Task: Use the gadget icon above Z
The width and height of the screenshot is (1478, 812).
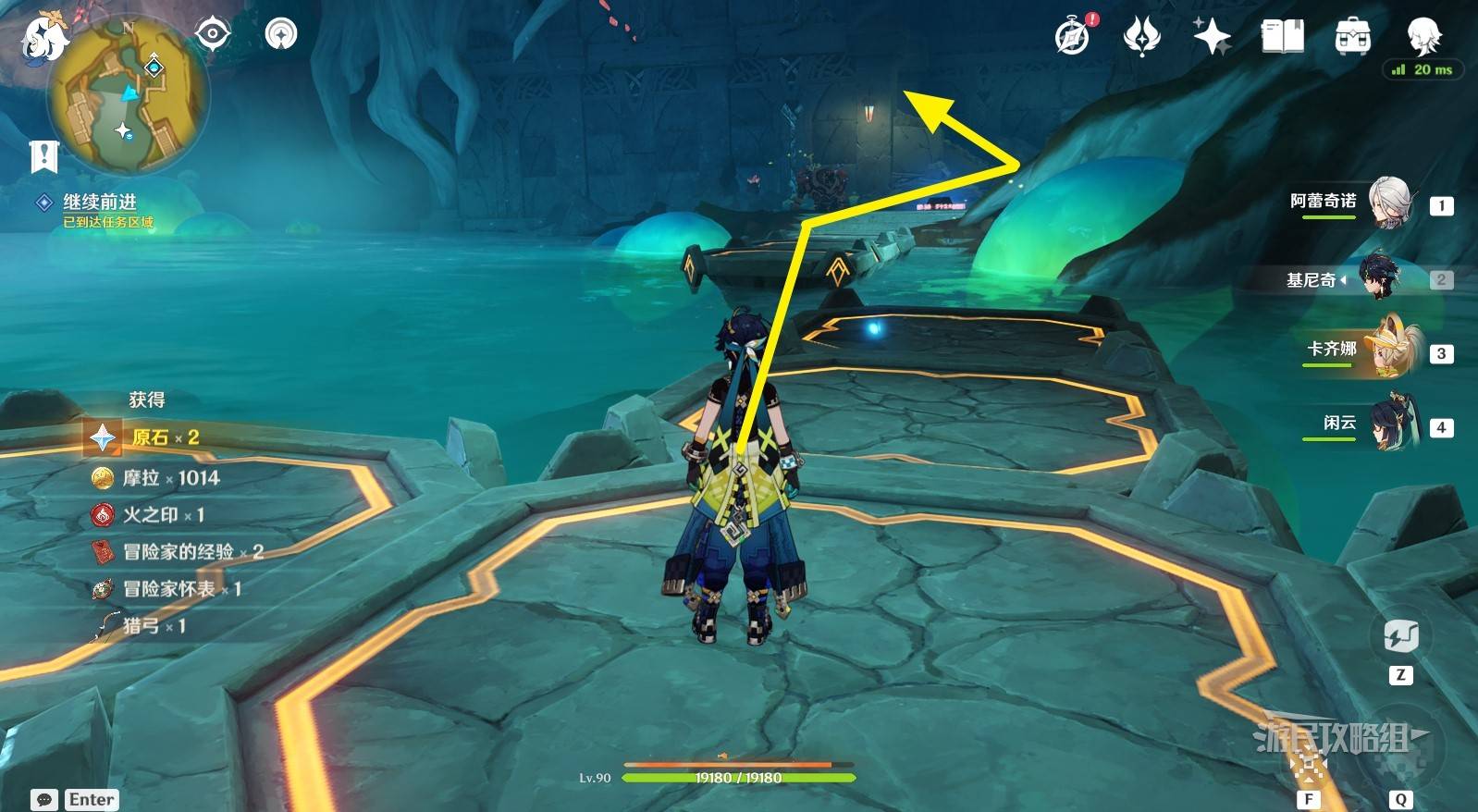Action: point(1400,636)
